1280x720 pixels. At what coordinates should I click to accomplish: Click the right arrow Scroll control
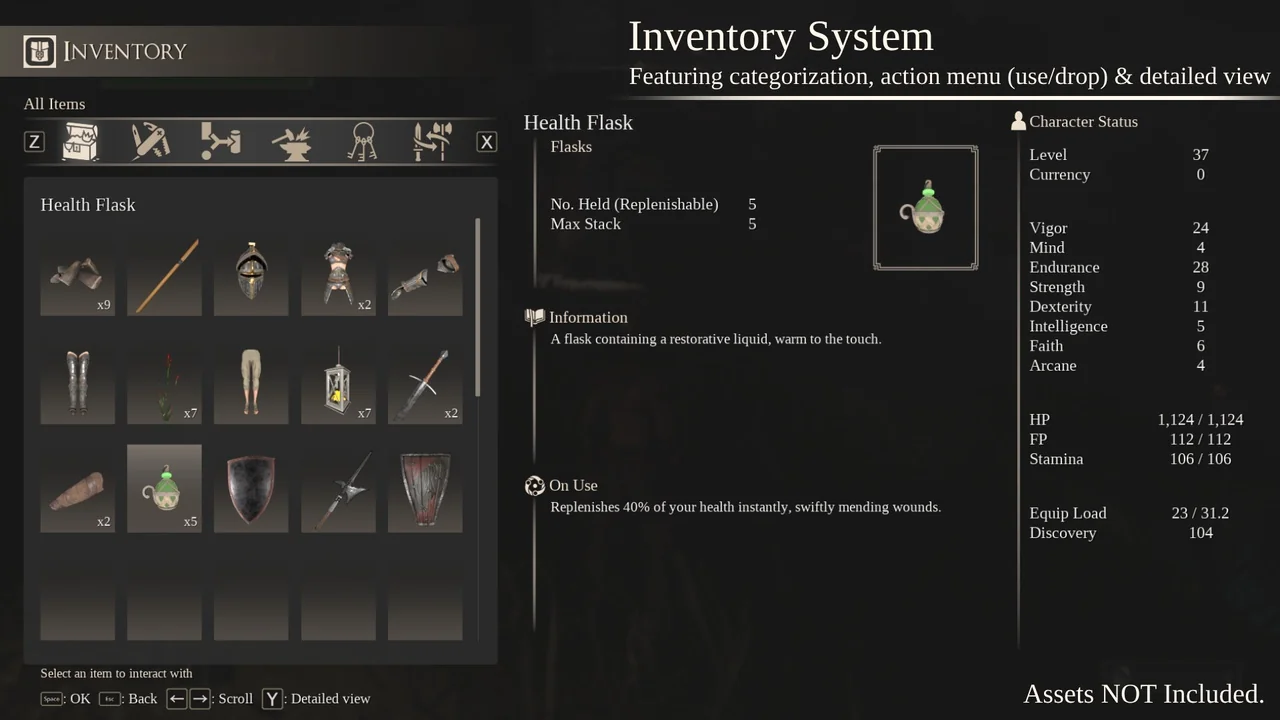(200, 698)
